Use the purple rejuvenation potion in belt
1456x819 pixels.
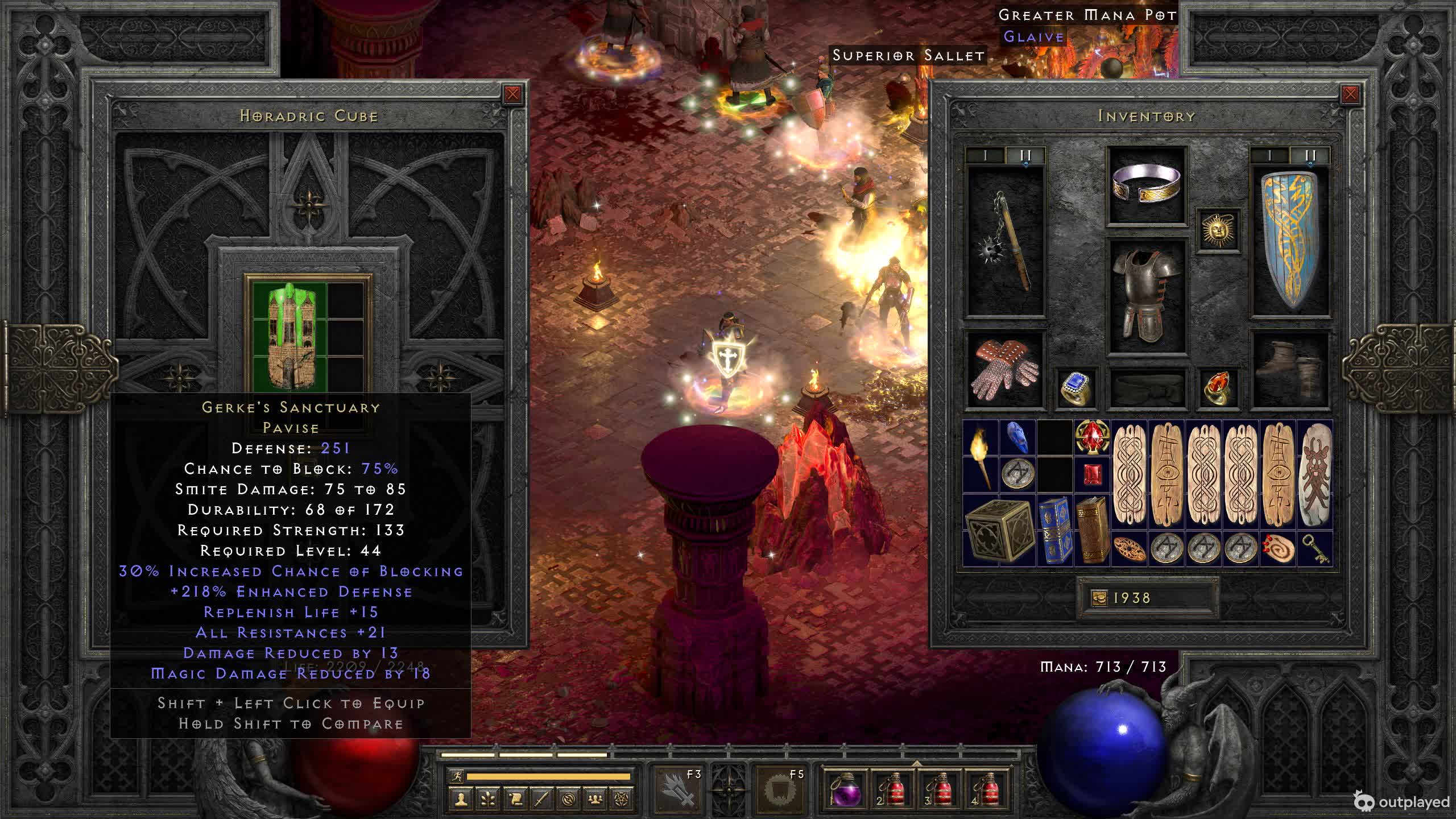coord(845,789)
